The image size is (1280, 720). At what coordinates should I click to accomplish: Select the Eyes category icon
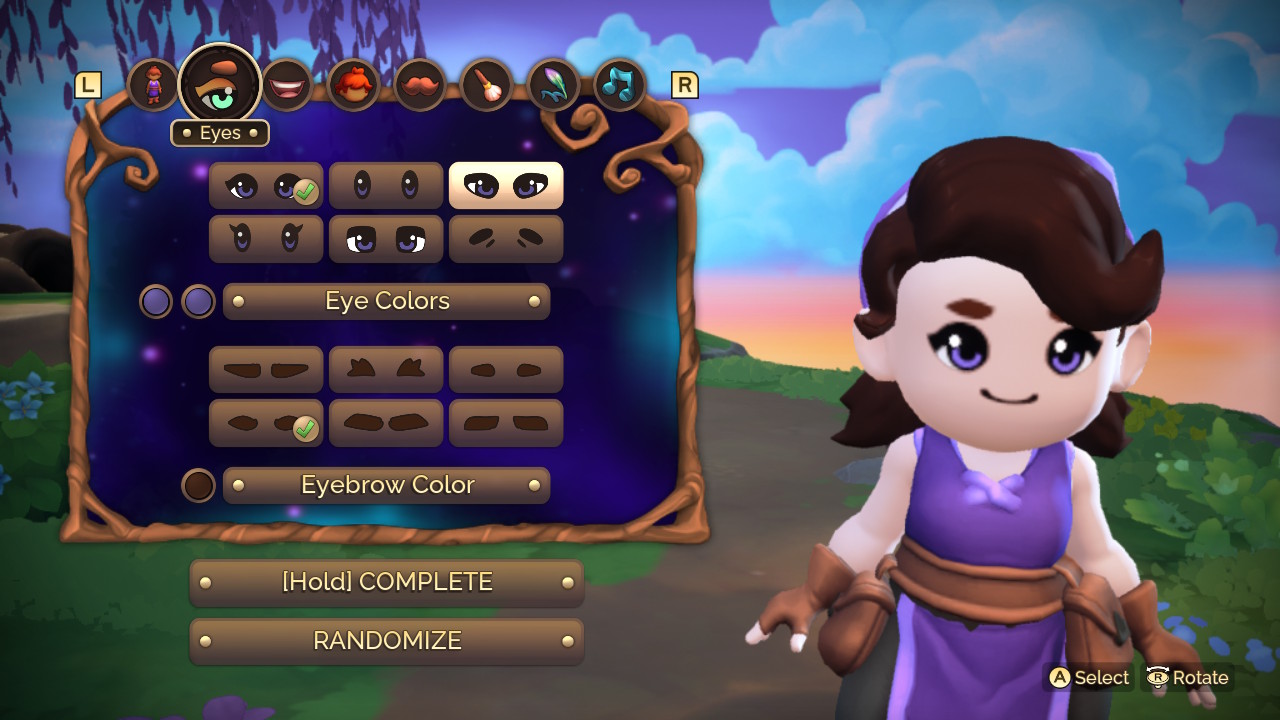click(x=220, y=84)
